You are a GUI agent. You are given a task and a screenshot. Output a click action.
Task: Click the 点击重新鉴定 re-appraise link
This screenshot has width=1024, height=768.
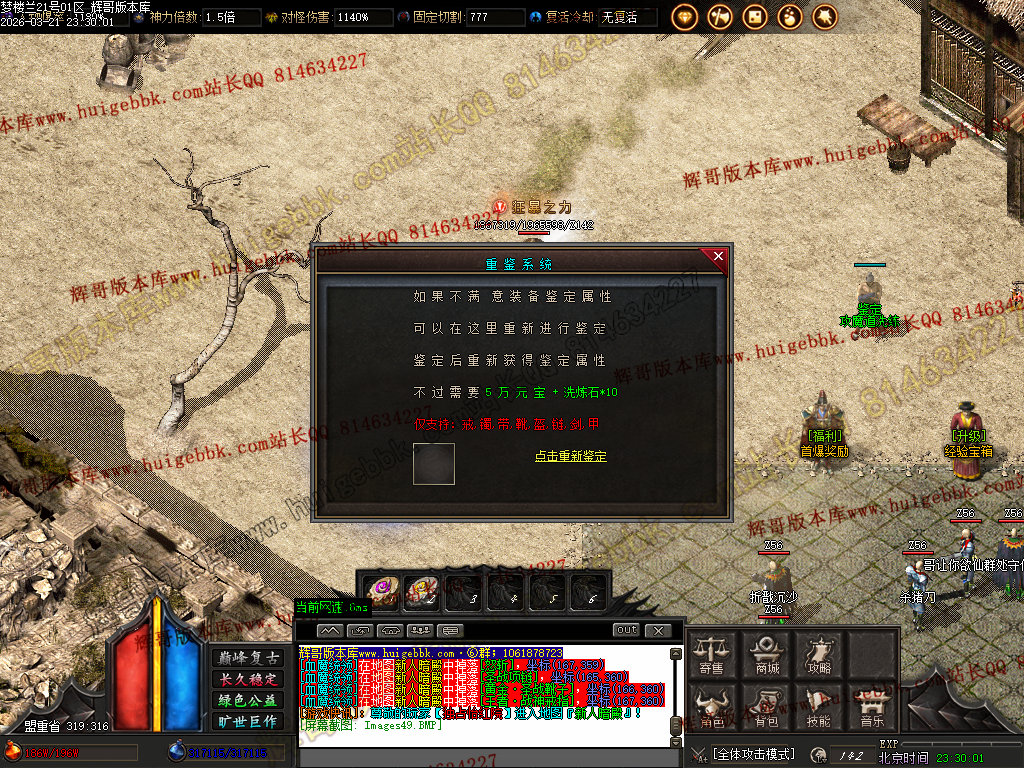(570, 456)
